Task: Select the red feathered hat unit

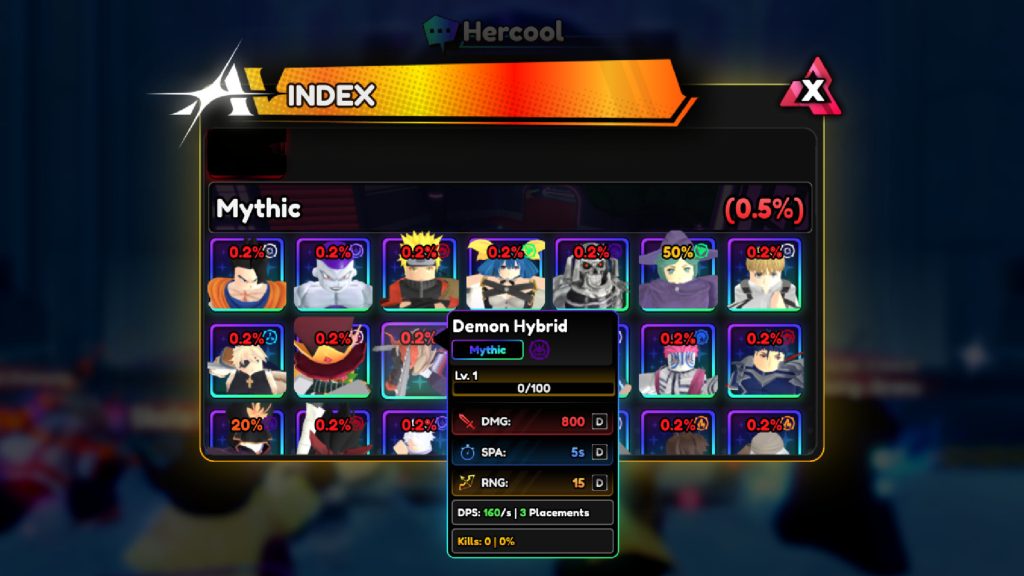Action: tap(333, 361)
